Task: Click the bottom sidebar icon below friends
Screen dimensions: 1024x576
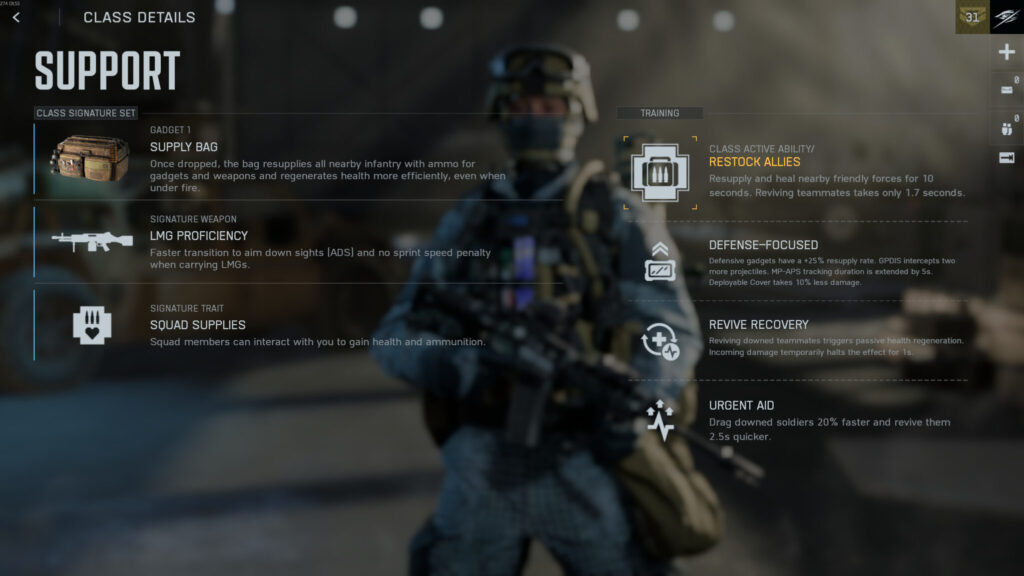Action: (x=1007, y=158)
